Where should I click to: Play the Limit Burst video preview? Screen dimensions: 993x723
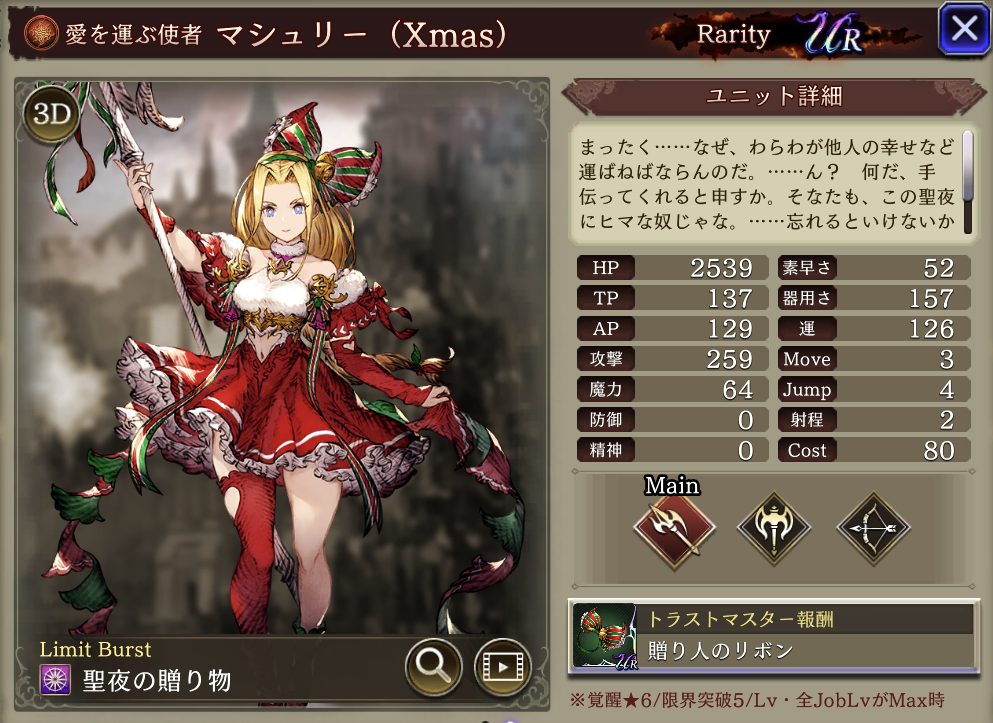pyautogui.click(x=501, y=665)
